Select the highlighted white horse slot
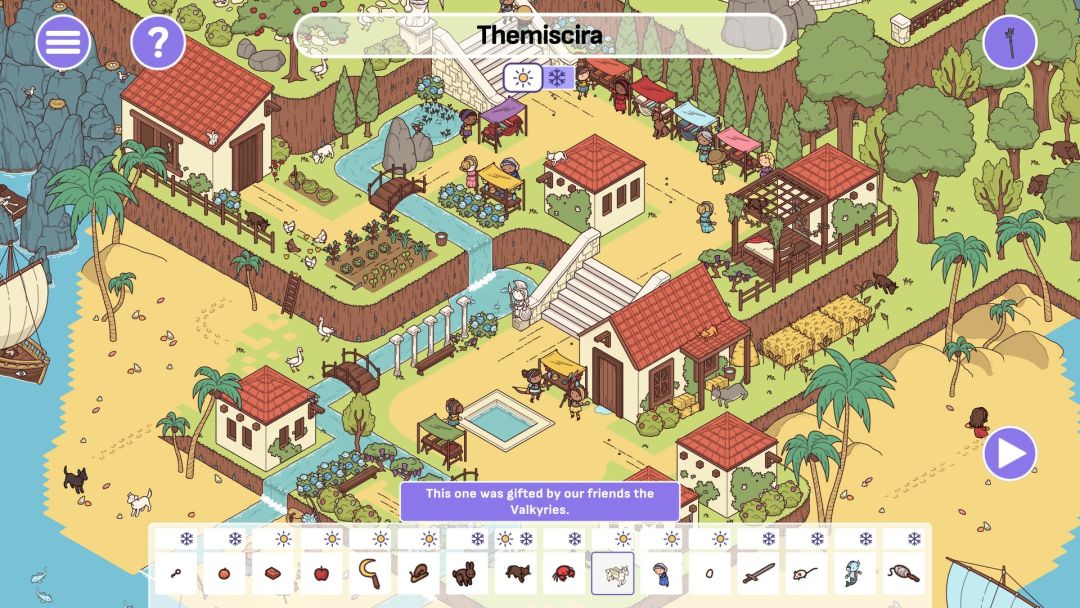Screen dimensions: 1080x608 [x=612, y=574]
